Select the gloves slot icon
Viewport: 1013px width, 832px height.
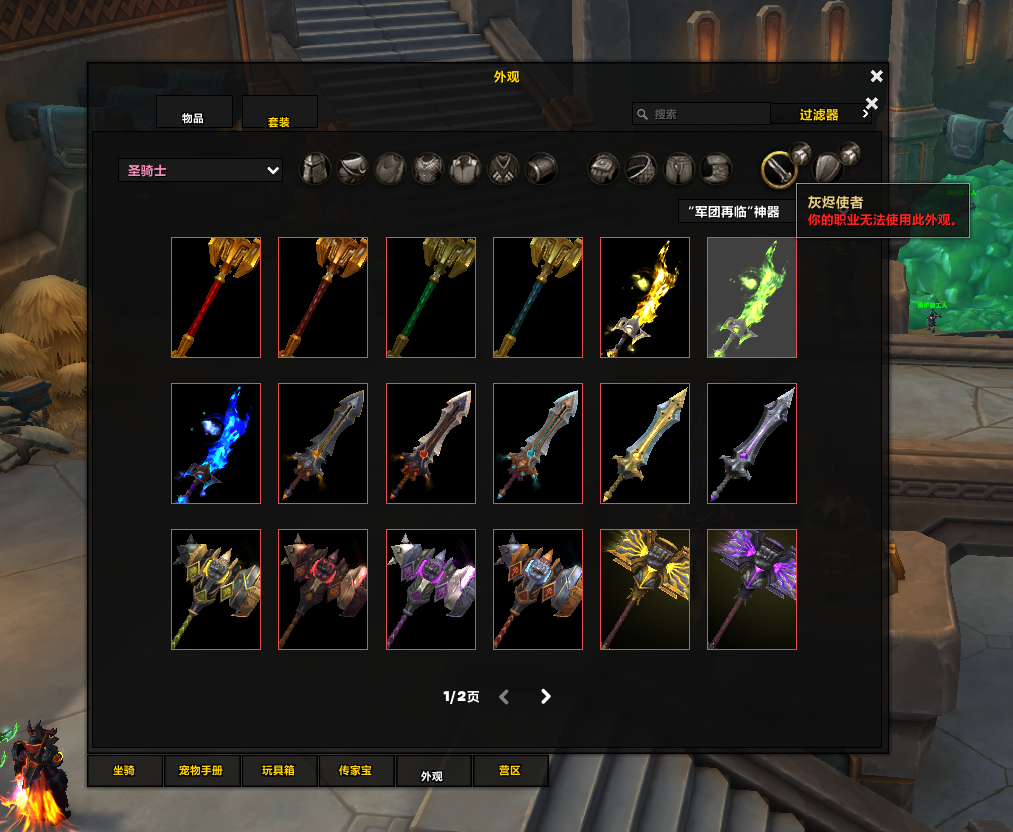(x=603, y=169)
